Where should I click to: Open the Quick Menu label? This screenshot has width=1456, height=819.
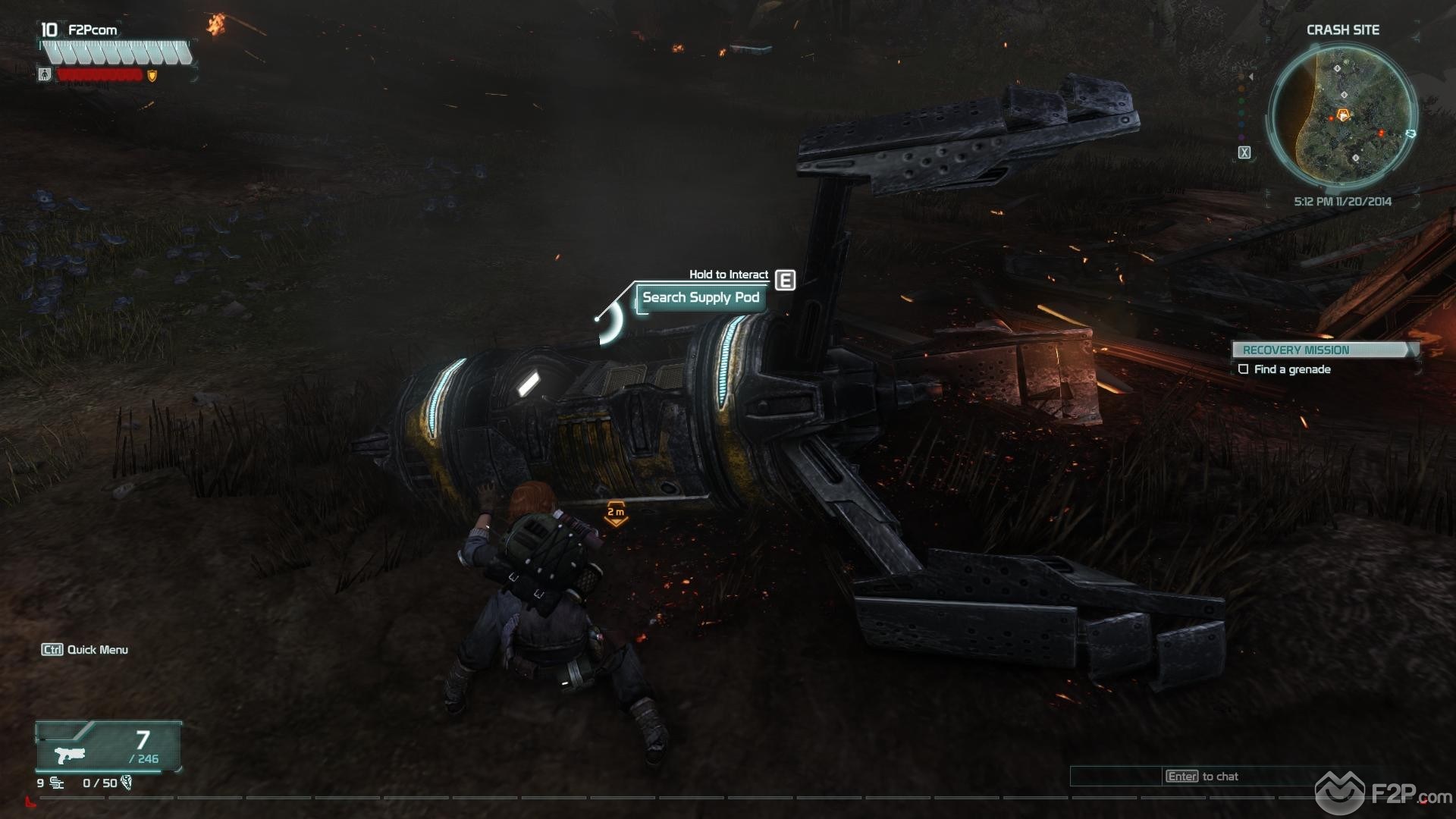tap(85, 650)
